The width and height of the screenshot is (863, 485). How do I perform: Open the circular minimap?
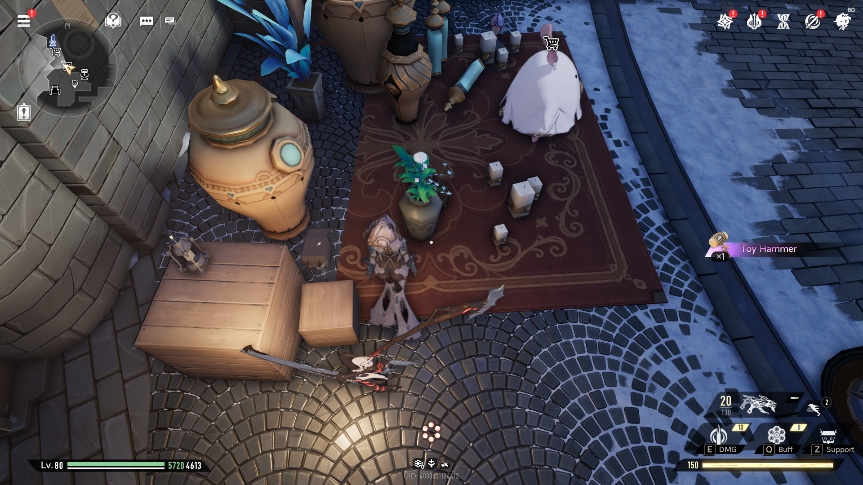coord(68,67)
